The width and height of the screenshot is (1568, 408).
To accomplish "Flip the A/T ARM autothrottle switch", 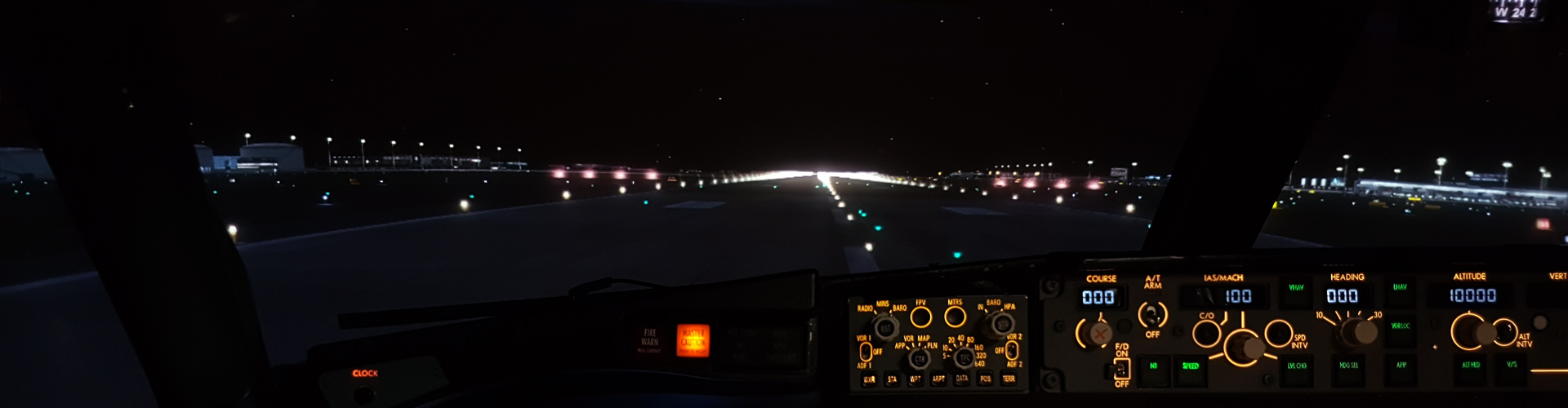I will pyautogui.click(x=1152, y=314).
